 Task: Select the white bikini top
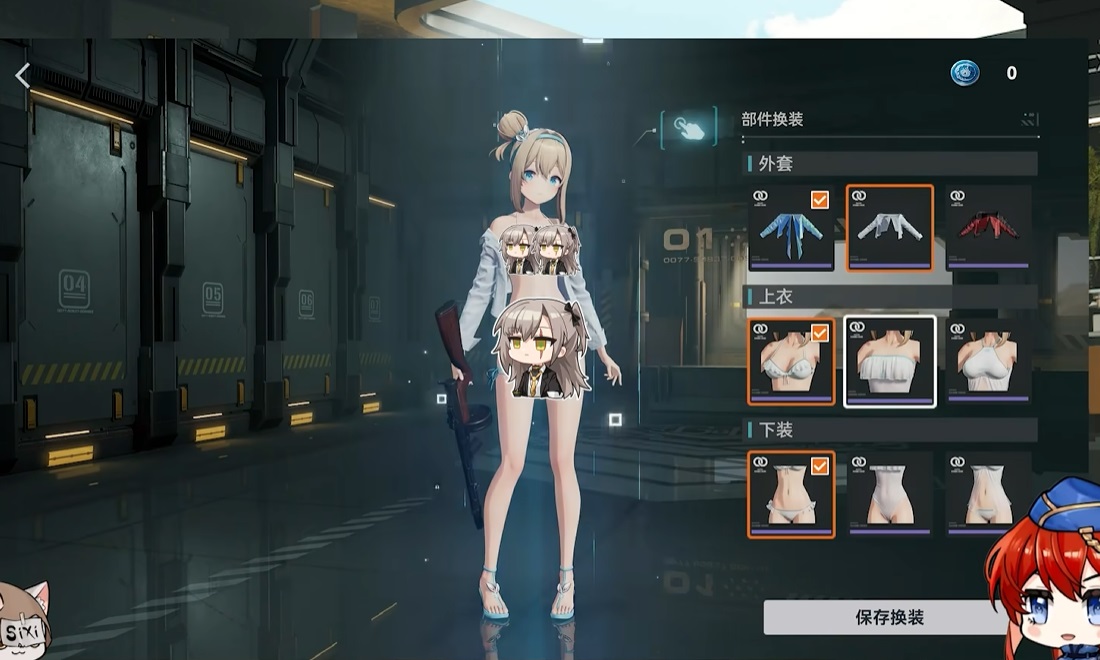(791, 361)
